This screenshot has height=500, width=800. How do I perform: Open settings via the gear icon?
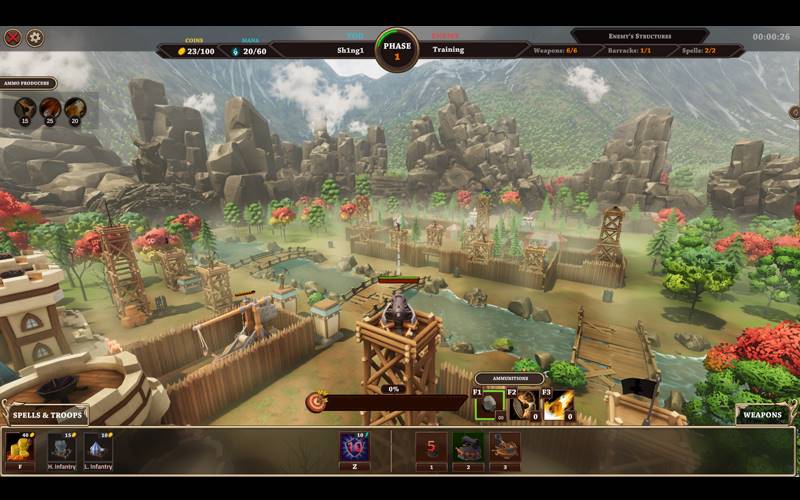(35, 38)
